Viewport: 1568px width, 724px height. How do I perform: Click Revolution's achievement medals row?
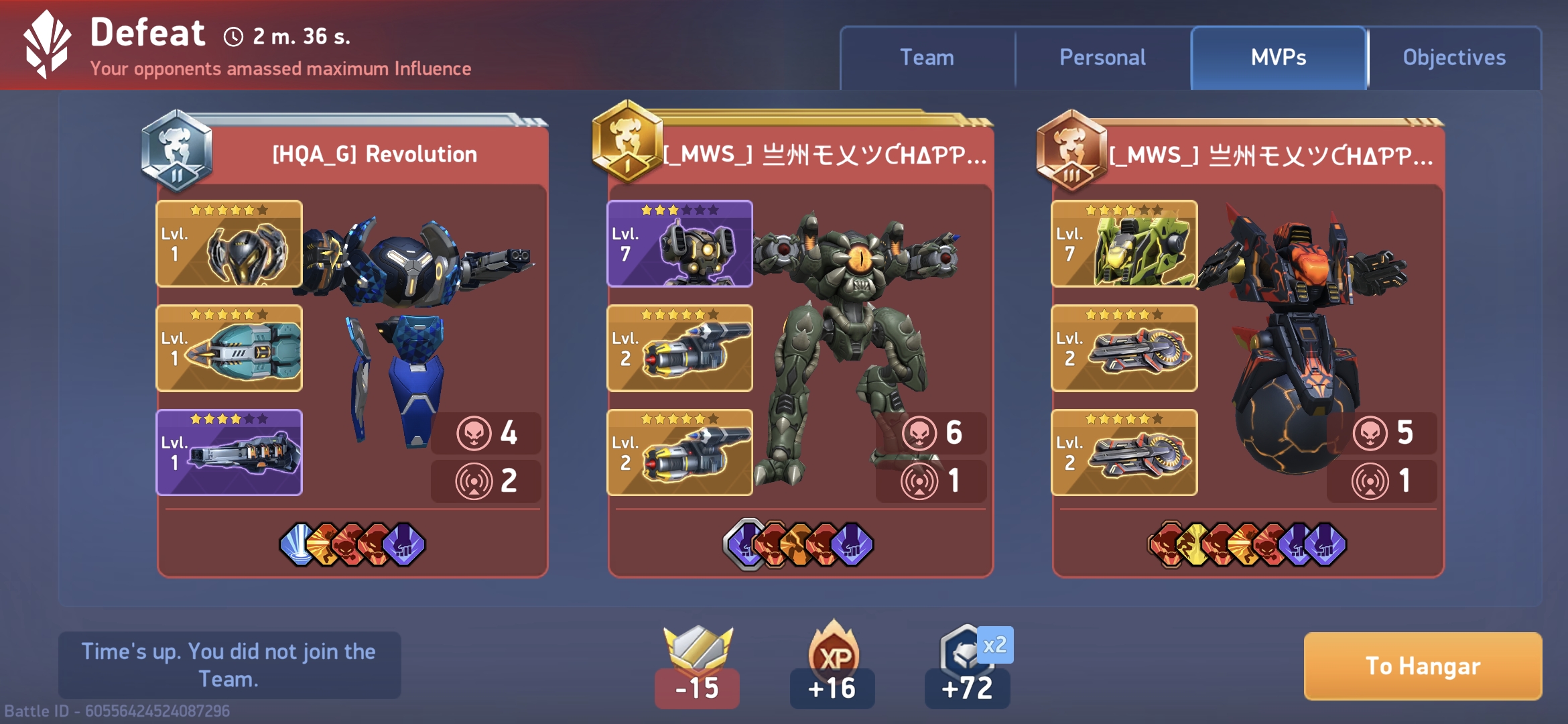[x=352, y=544]
